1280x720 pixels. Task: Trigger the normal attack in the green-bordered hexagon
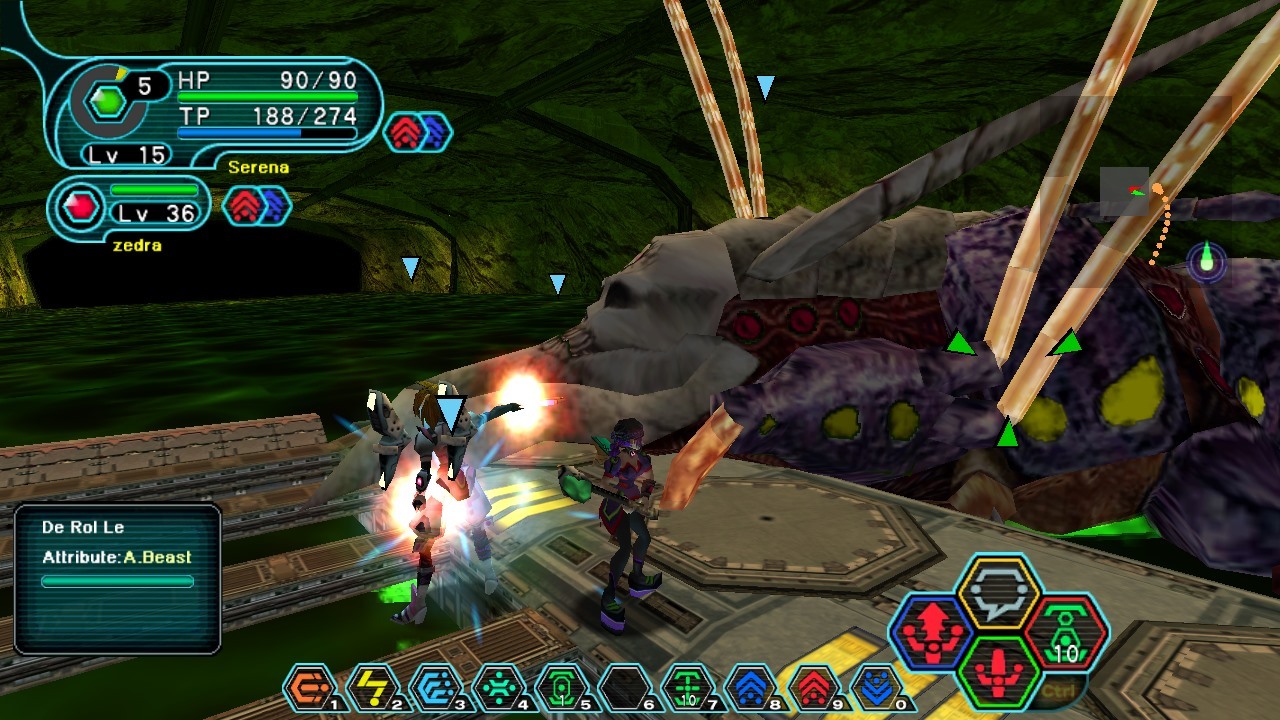pyautogui.click(x=999, y=671)
